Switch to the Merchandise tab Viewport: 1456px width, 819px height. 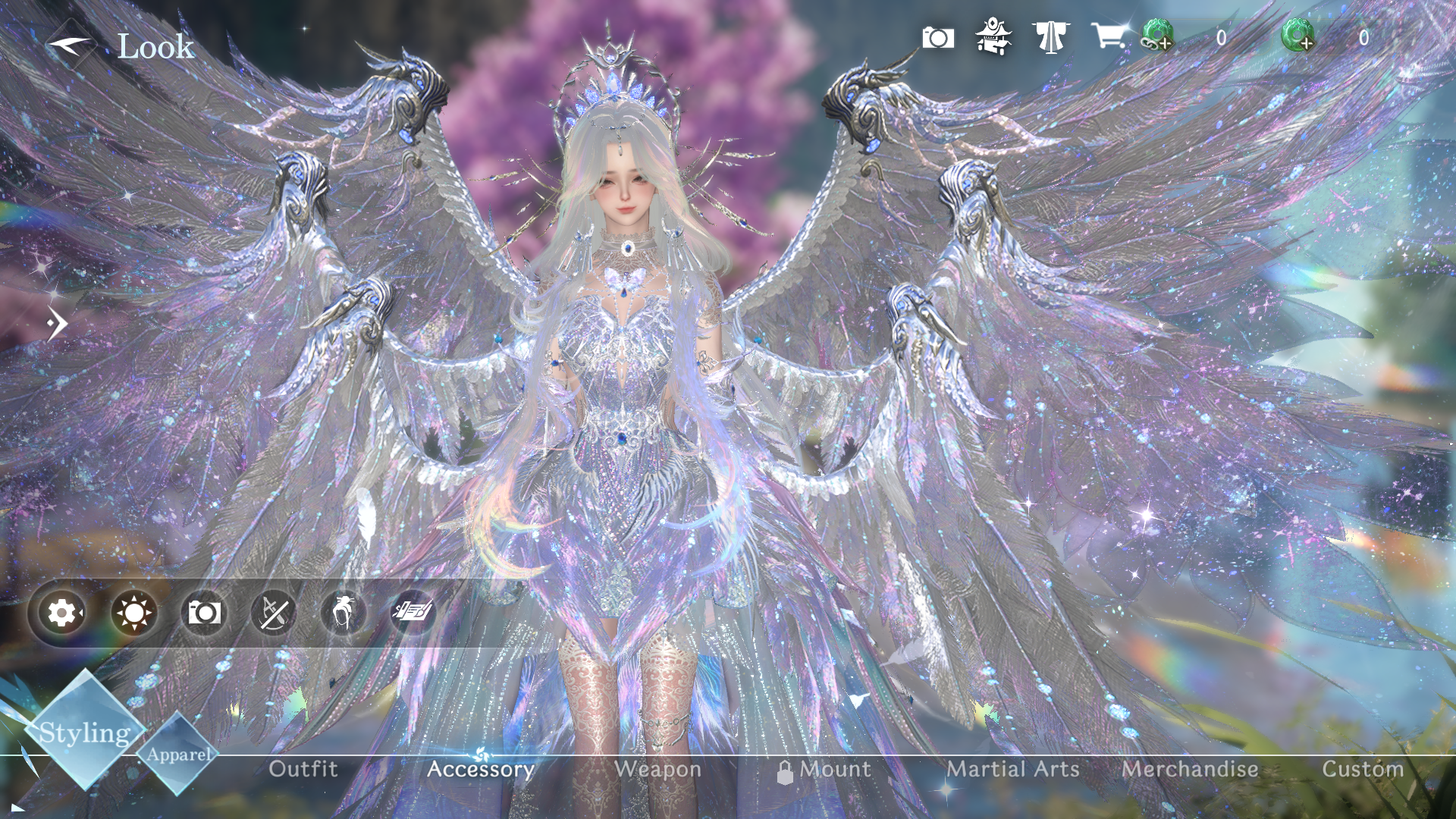click(1189, 769)
